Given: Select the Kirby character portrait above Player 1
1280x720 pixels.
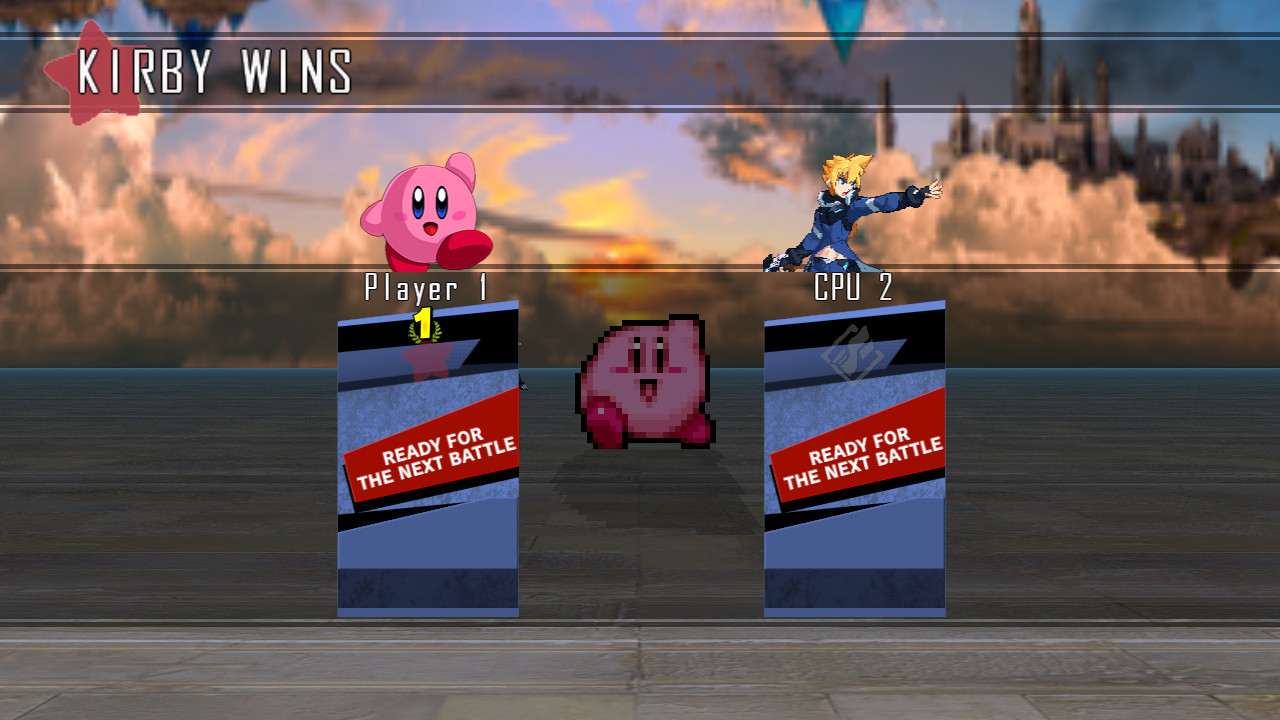Looking at the screenshot, I should 423,210.
